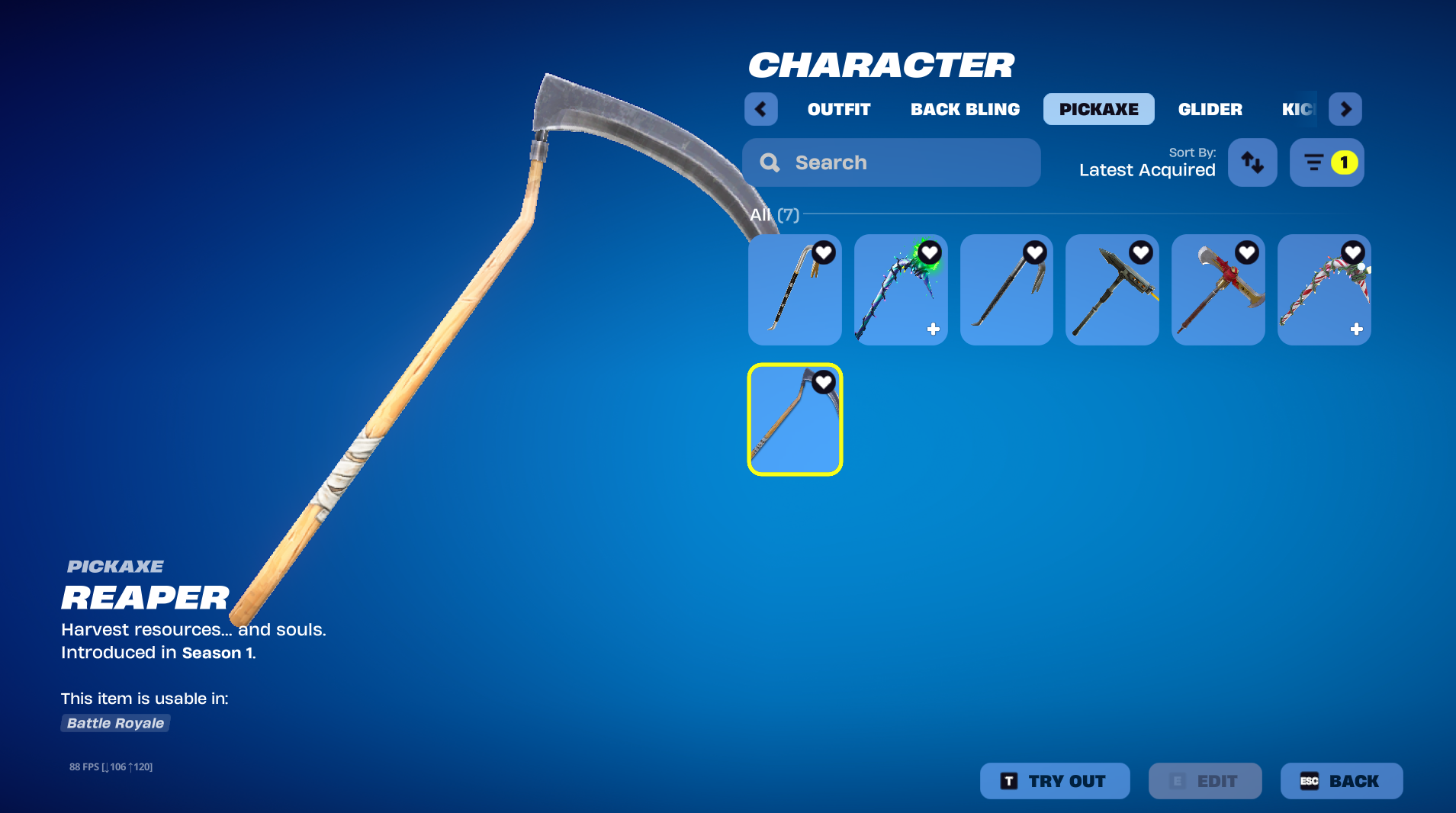This screenshot has width=1456, height=813.
Task: Toggle the sort order arrows button
Action: tap(1252, 162)
